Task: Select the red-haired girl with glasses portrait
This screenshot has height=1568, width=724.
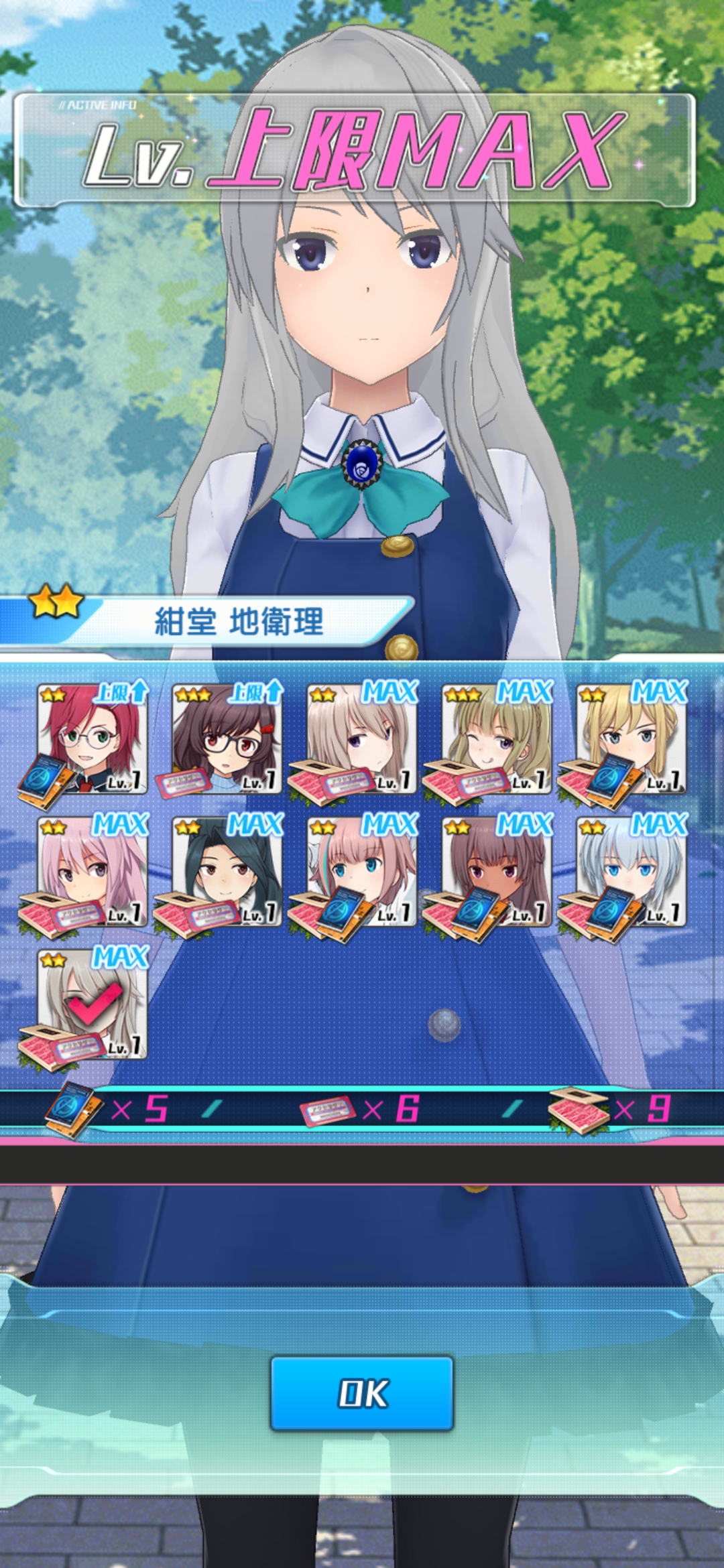Action: pos(92,738)
